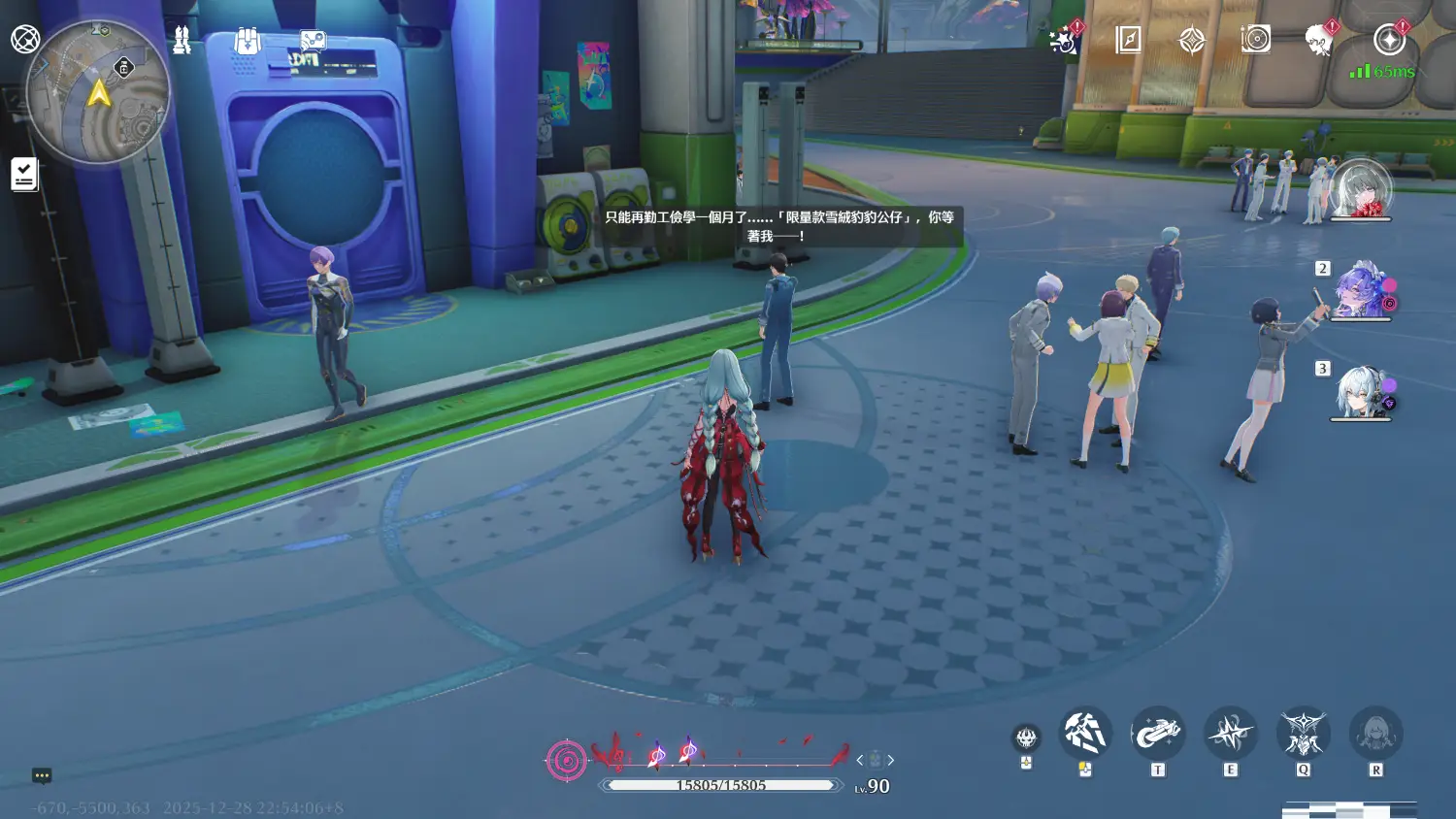Image resolution: width=1456 pixels, height=819 pixels.
Task: Open the character head profile icon
Action: (1318, 41)
